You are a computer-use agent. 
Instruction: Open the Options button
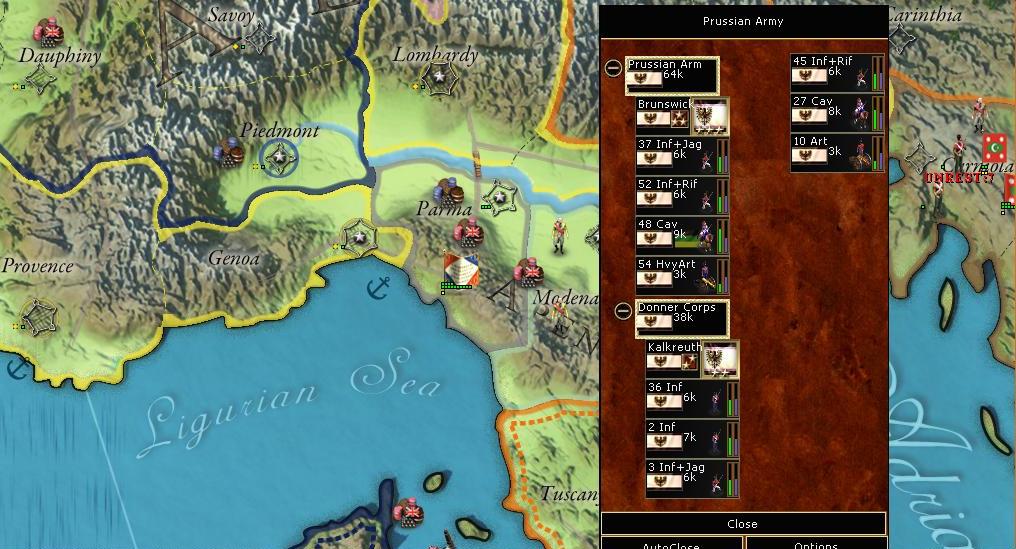point(816,544)
